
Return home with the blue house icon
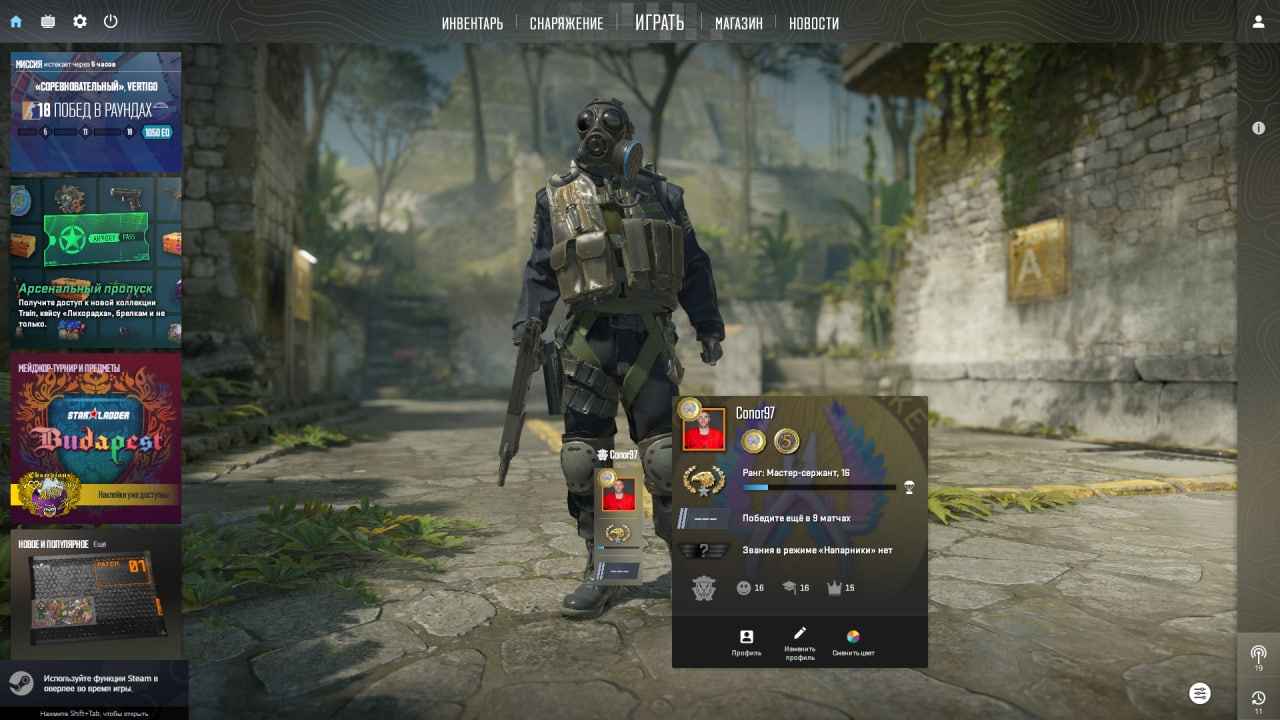pyautogui.click(x=15, y=21)
